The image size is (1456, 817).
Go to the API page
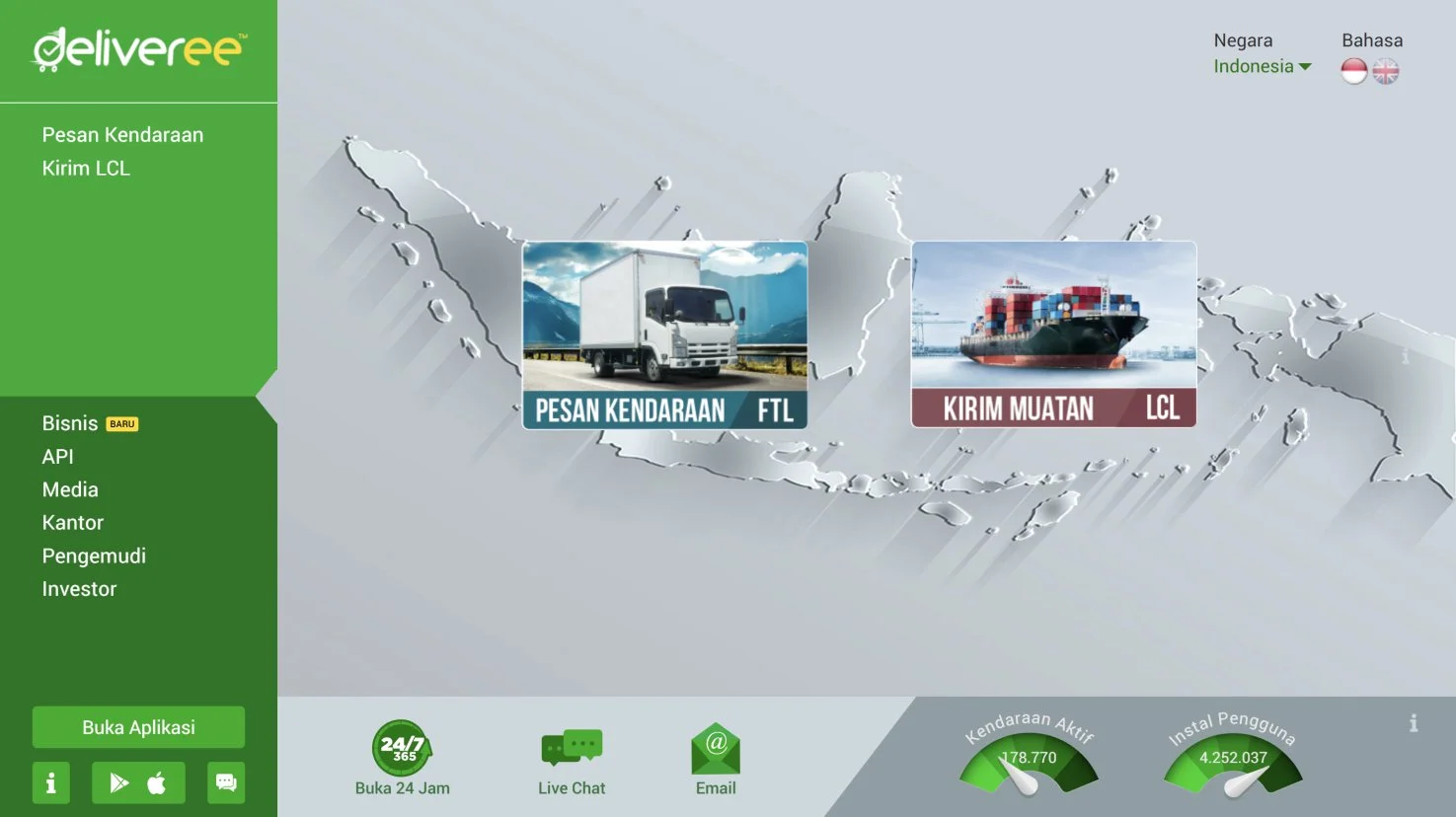coord(58,457)
